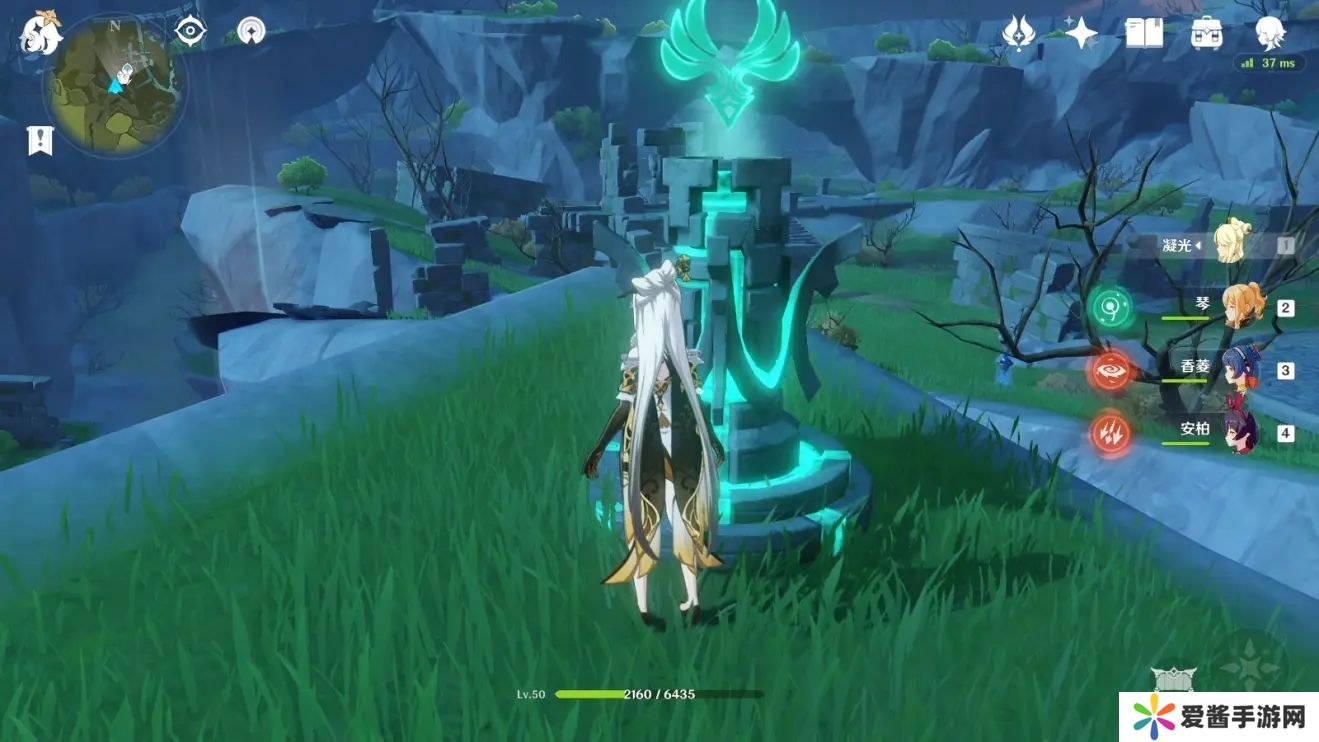This screenshot has width=1319, height=742.
Task: Click the round icon beside the compass
Action: (251, 31)
